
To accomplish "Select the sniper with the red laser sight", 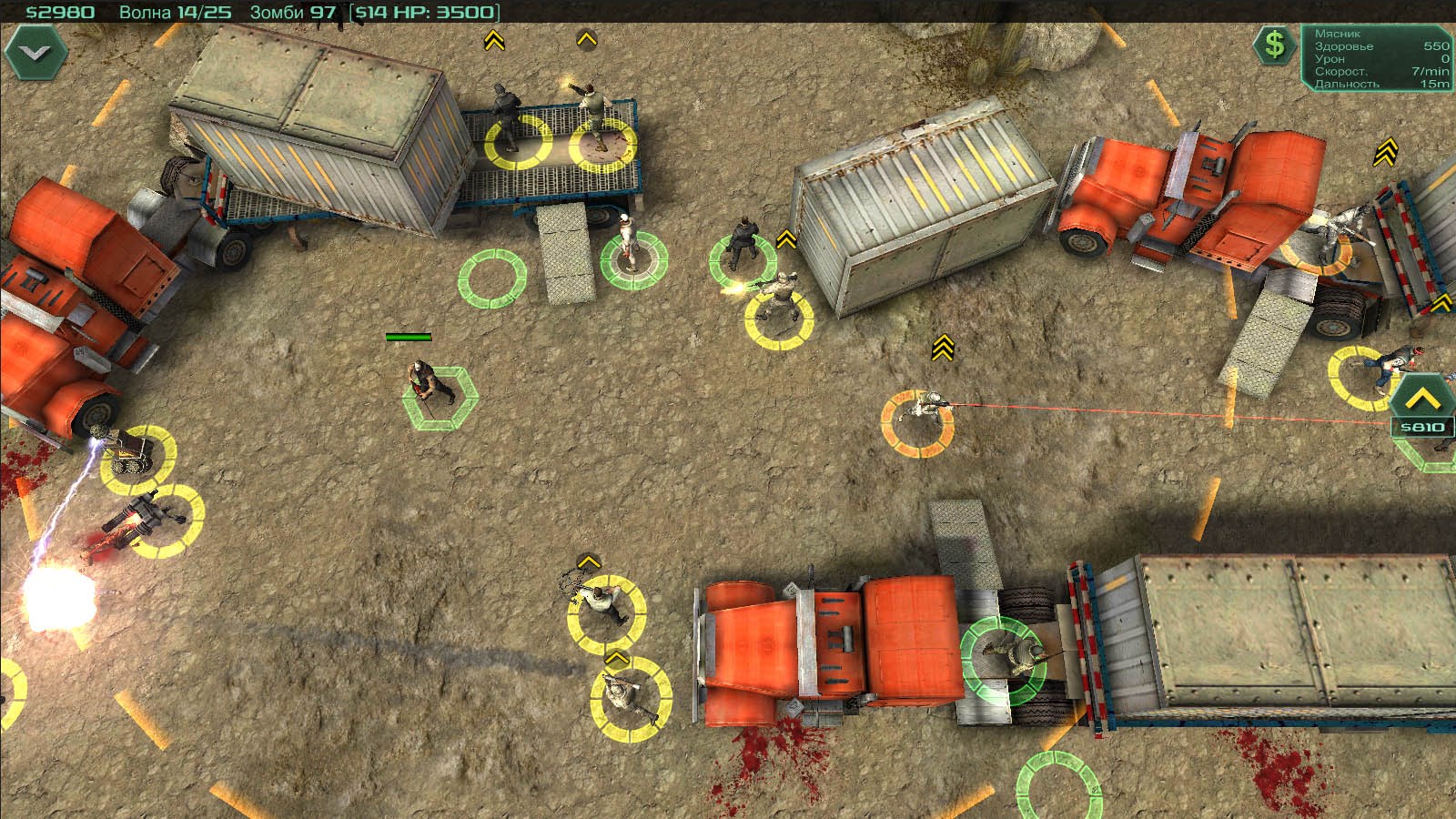I will point(919,417).
